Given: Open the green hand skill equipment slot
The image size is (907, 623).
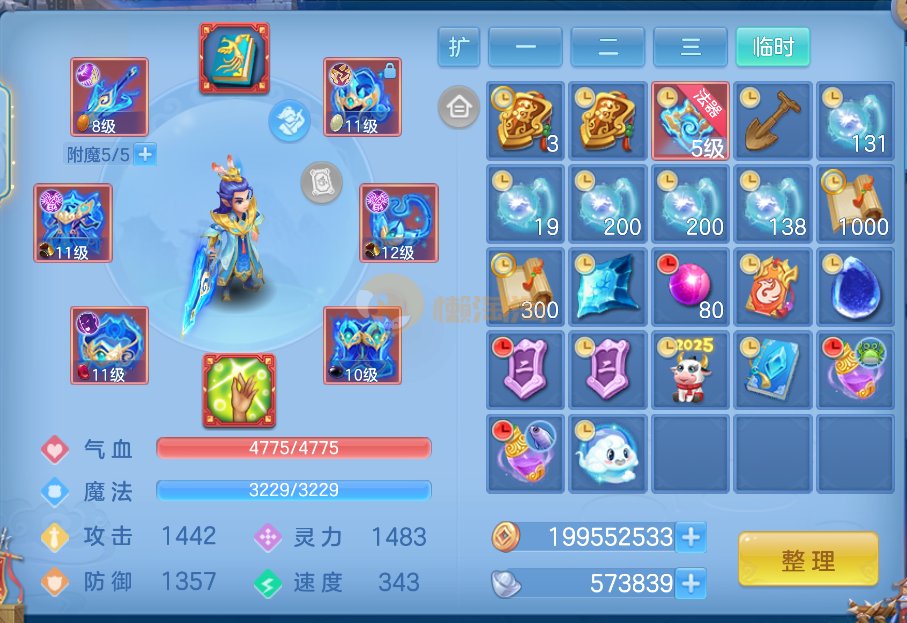Looking at the screenshot, I should tap(239, 389).
